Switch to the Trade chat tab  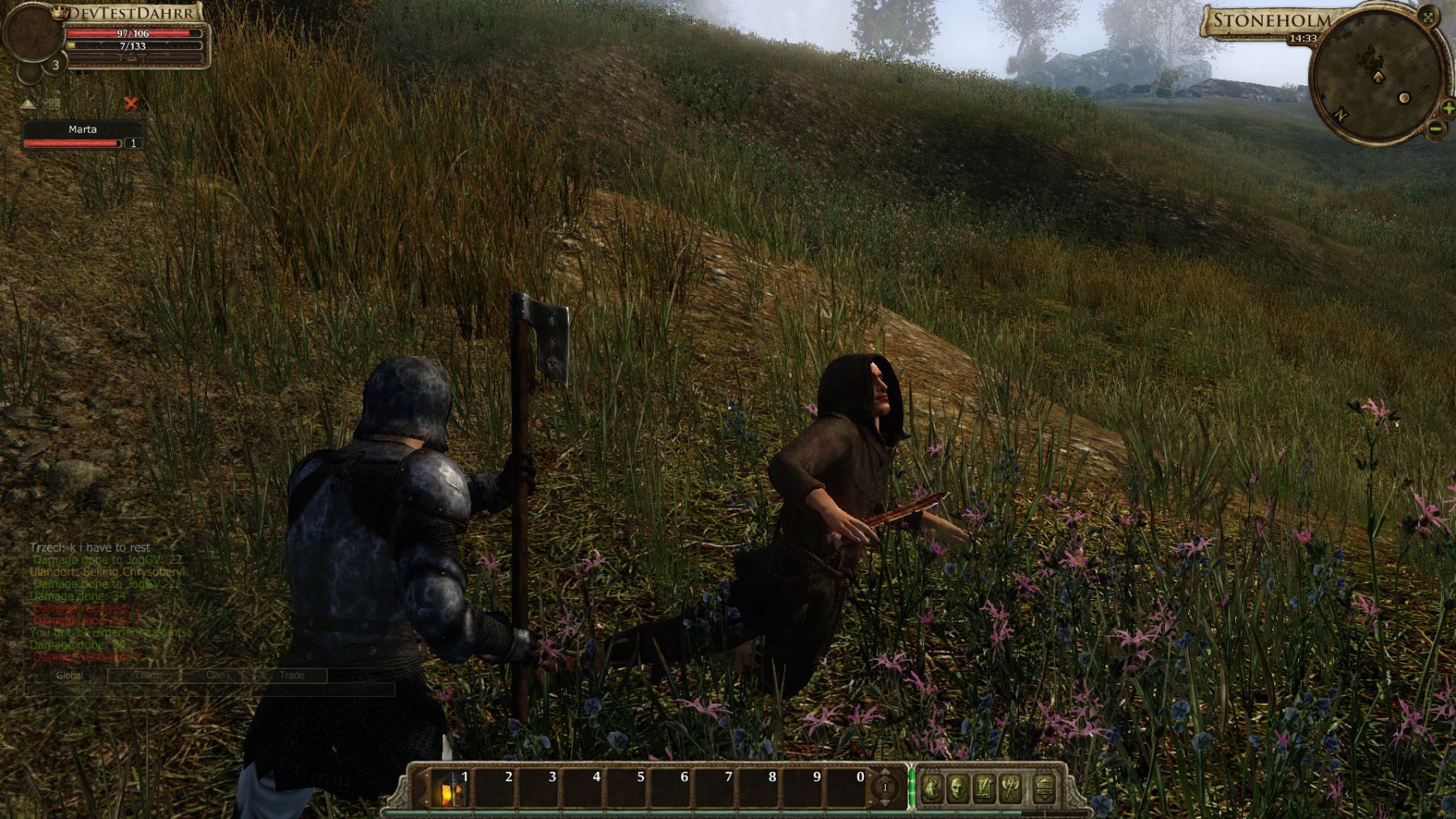pos(292,675)
